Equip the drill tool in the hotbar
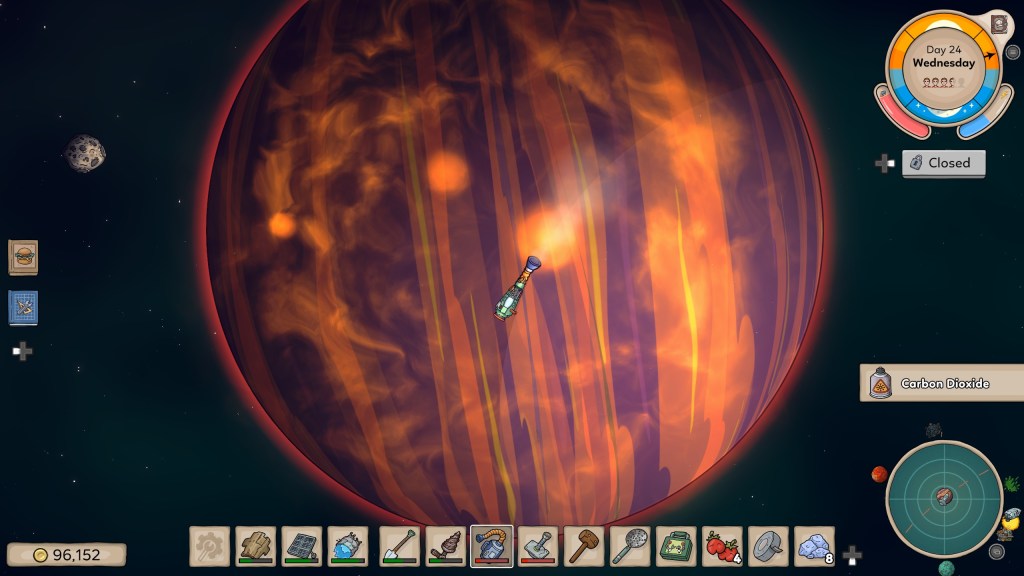The image size is (1024, 576). (446, 546)
